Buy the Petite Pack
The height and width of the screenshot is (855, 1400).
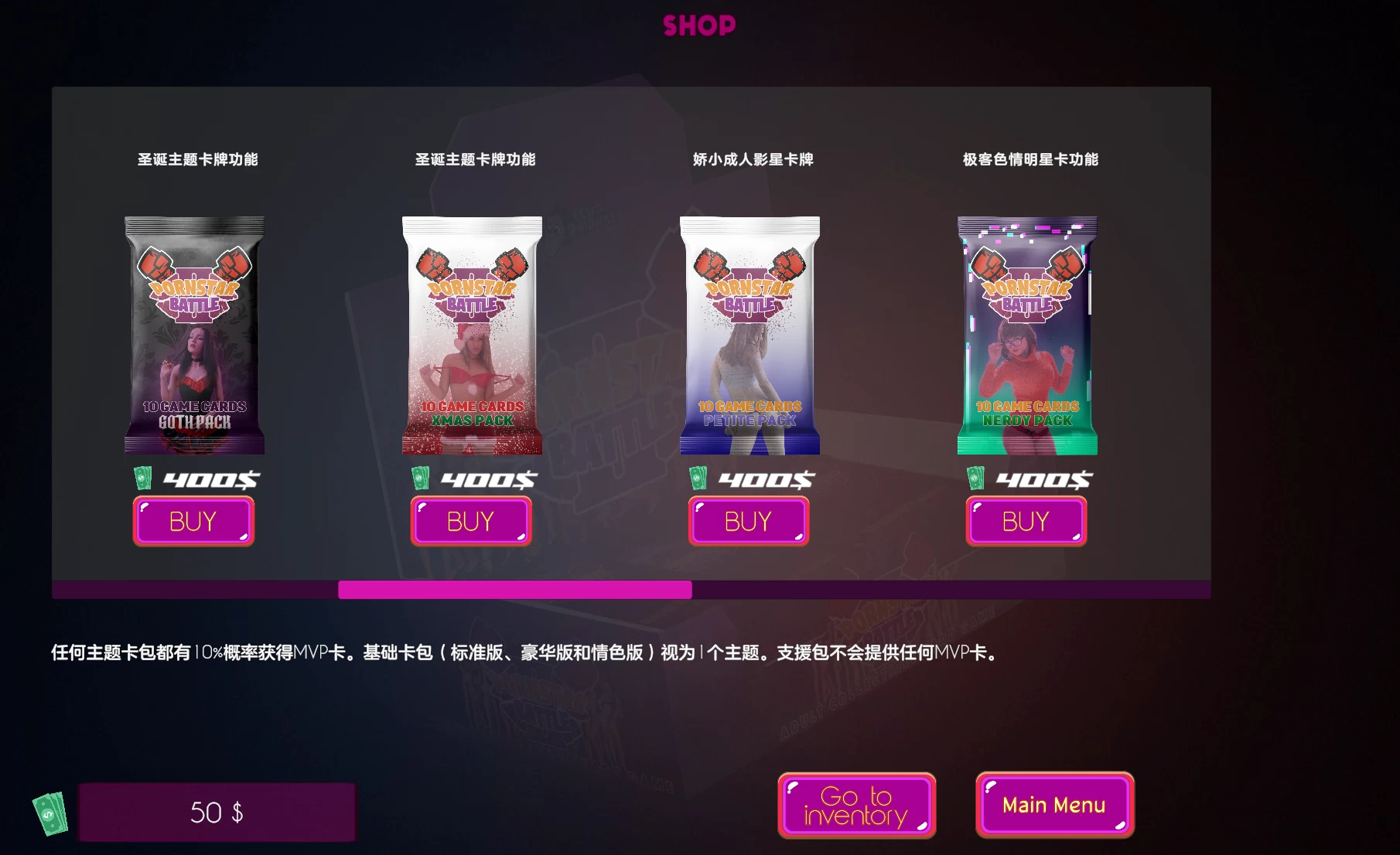tap(748, 521)
